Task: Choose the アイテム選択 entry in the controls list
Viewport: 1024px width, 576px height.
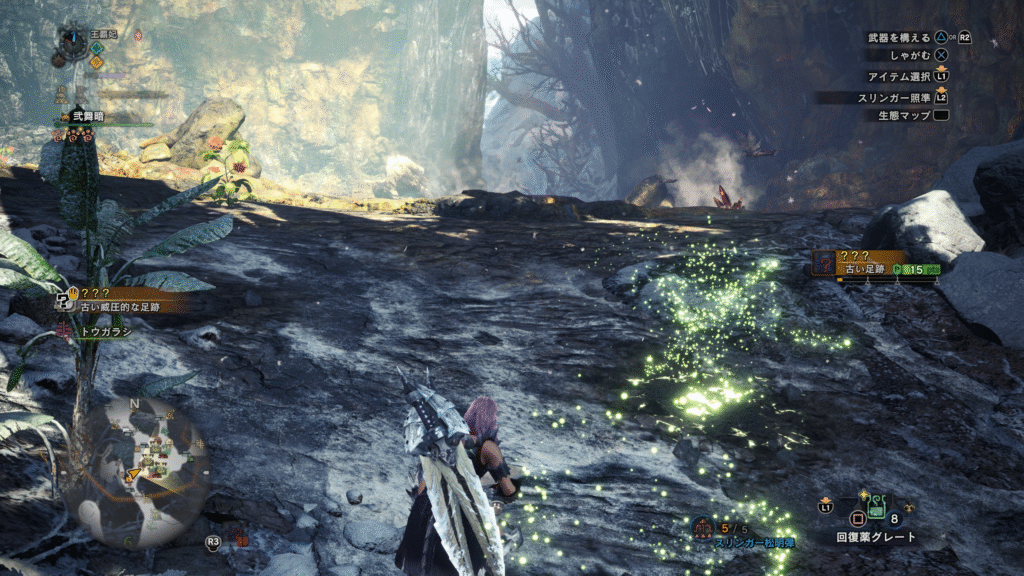Action: pos(900,76)
